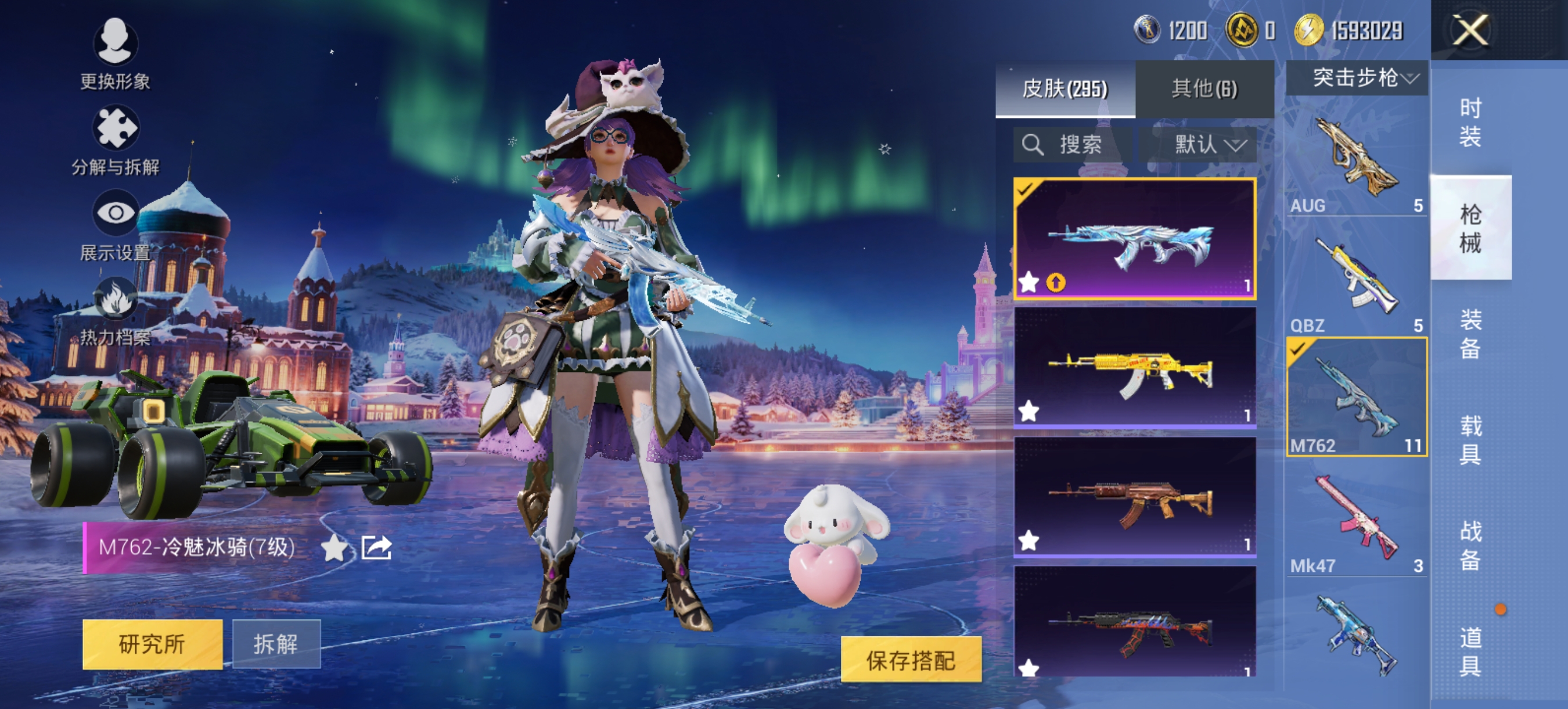Open 分解与拆解 puzzle icon
The height and width of the screenshot is (709, 1568).
pos(115,128)
